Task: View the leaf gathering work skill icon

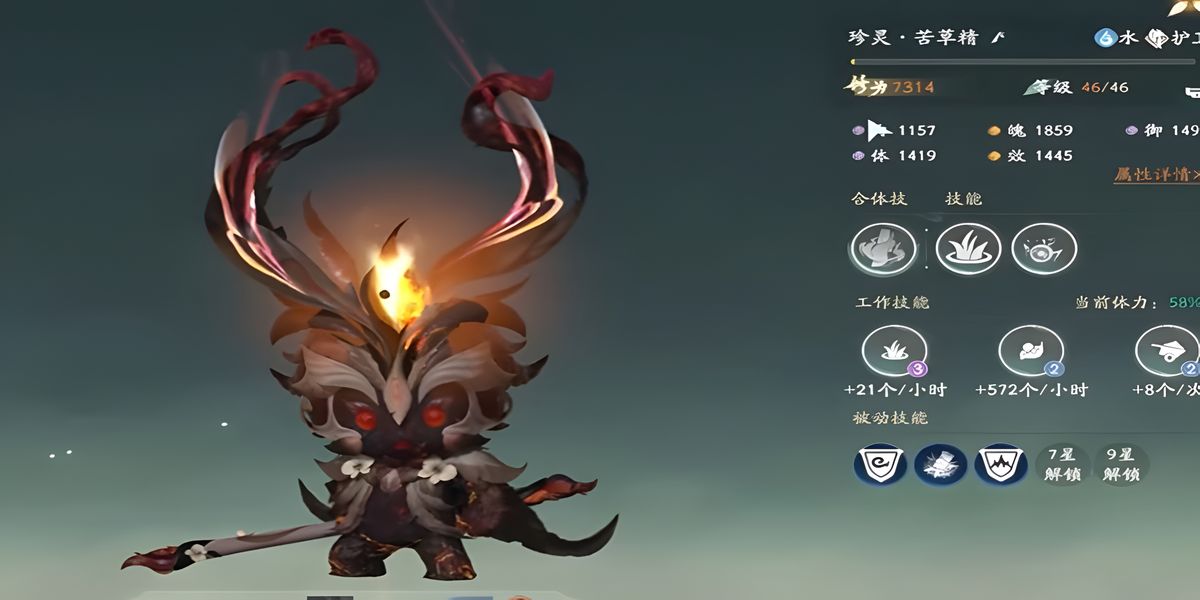Action: [x=1030, y=353]
